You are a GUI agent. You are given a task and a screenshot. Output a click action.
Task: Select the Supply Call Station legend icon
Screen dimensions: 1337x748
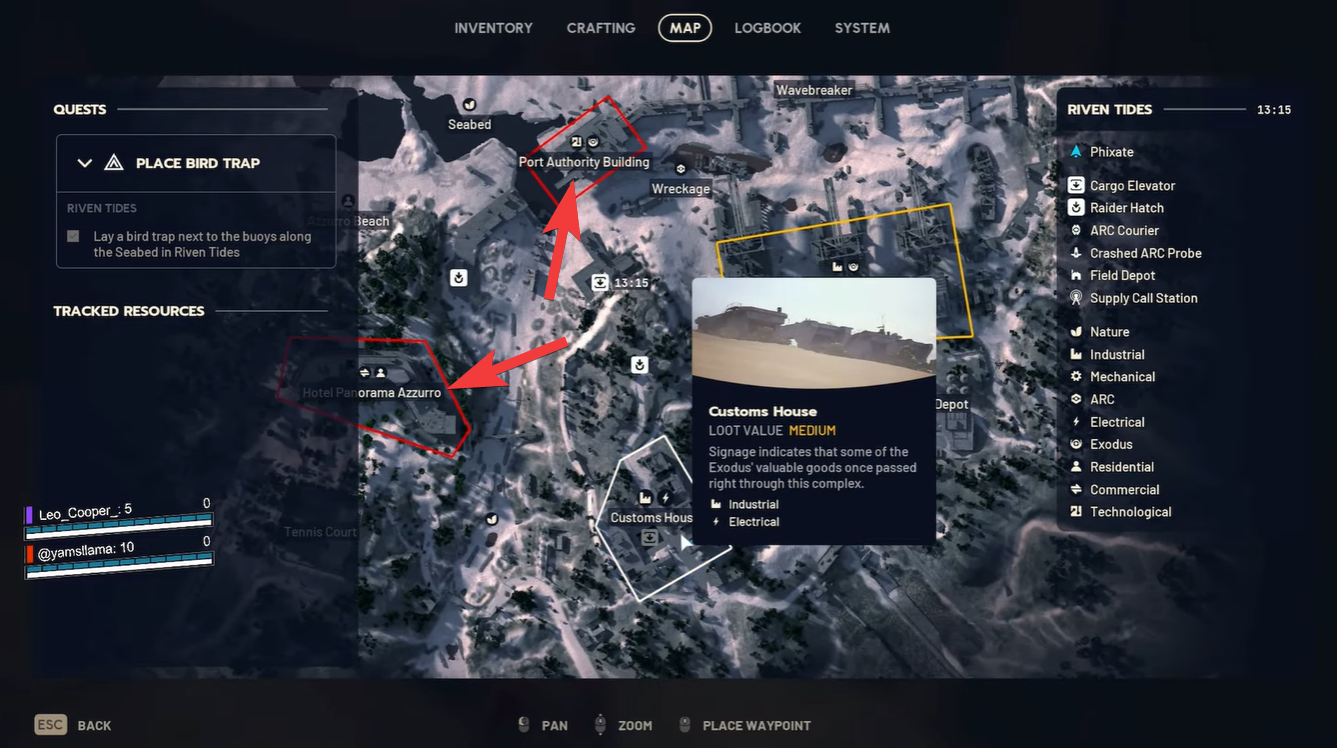click(1075, 297)
